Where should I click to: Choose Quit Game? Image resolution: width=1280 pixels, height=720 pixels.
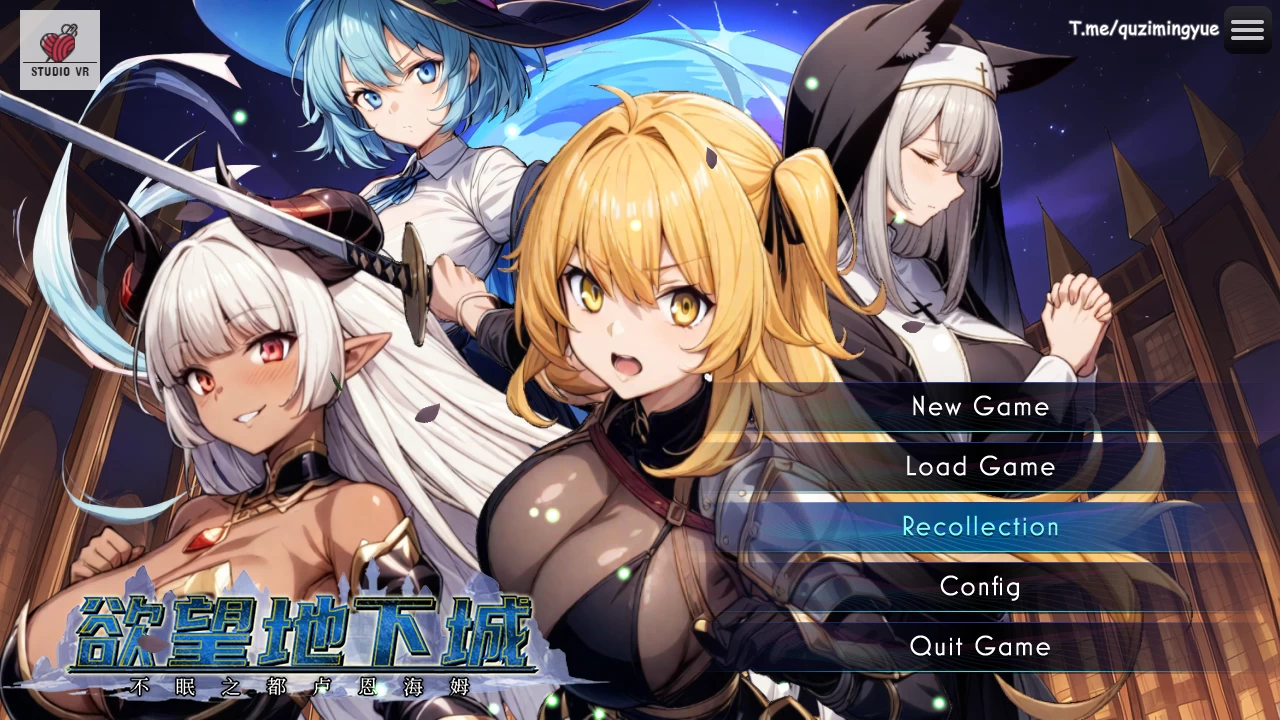click(x=980, y=647)
